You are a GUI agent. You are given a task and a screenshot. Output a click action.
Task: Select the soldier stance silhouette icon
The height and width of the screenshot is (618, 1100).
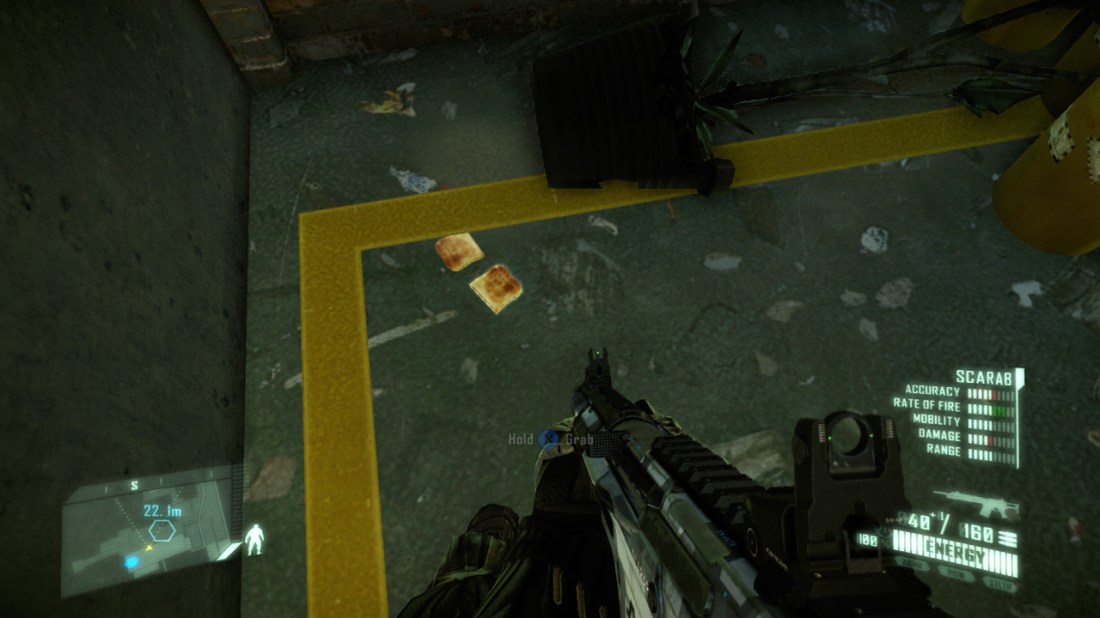click(x=258, y=541)
